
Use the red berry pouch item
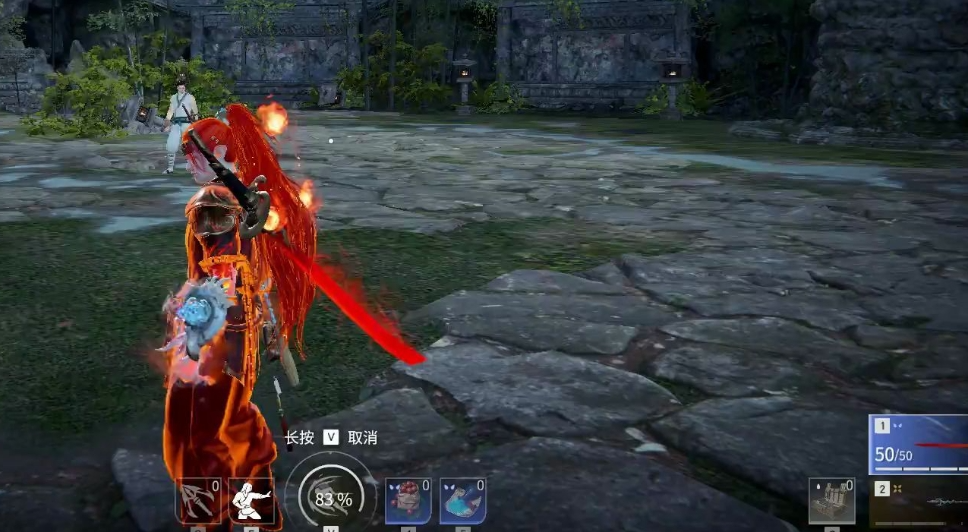pyautogui.click(x=408, y=500)
